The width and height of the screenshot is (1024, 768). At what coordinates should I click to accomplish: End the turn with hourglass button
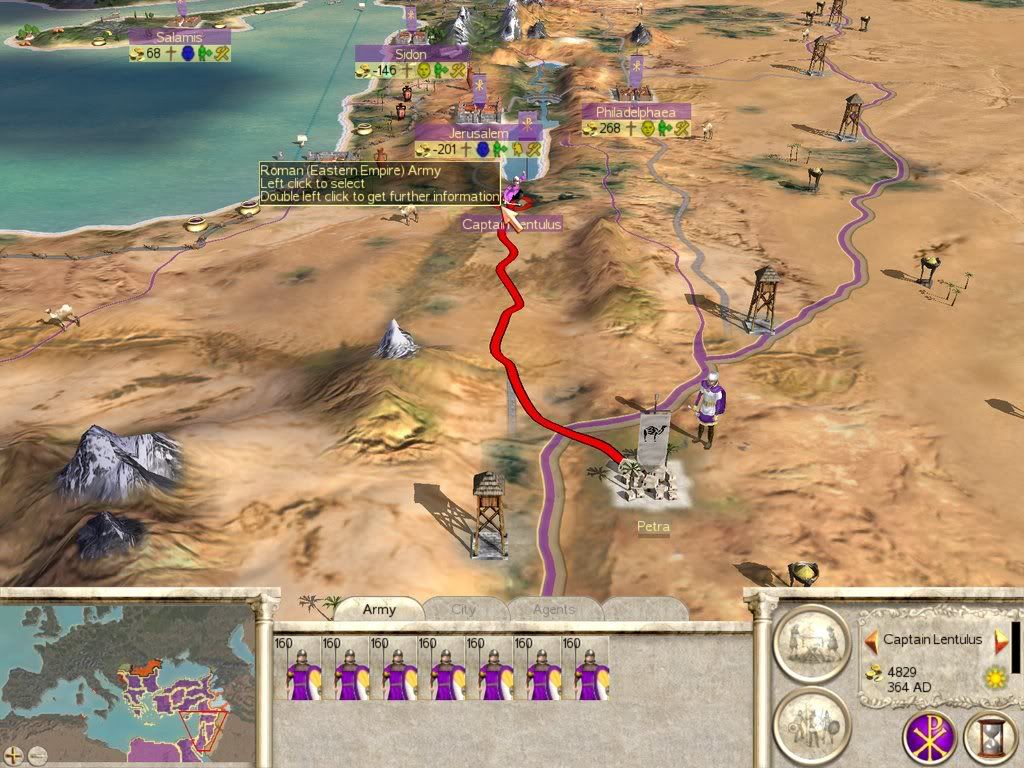(x=989, y=737)
